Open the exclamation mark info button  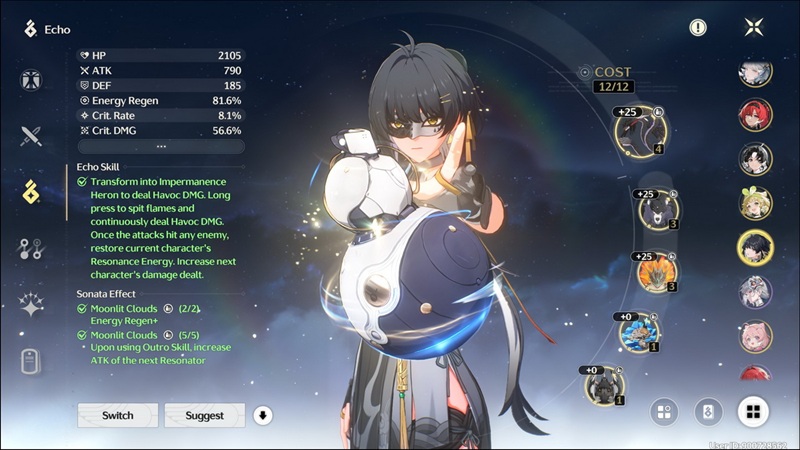tap(698, 28)
